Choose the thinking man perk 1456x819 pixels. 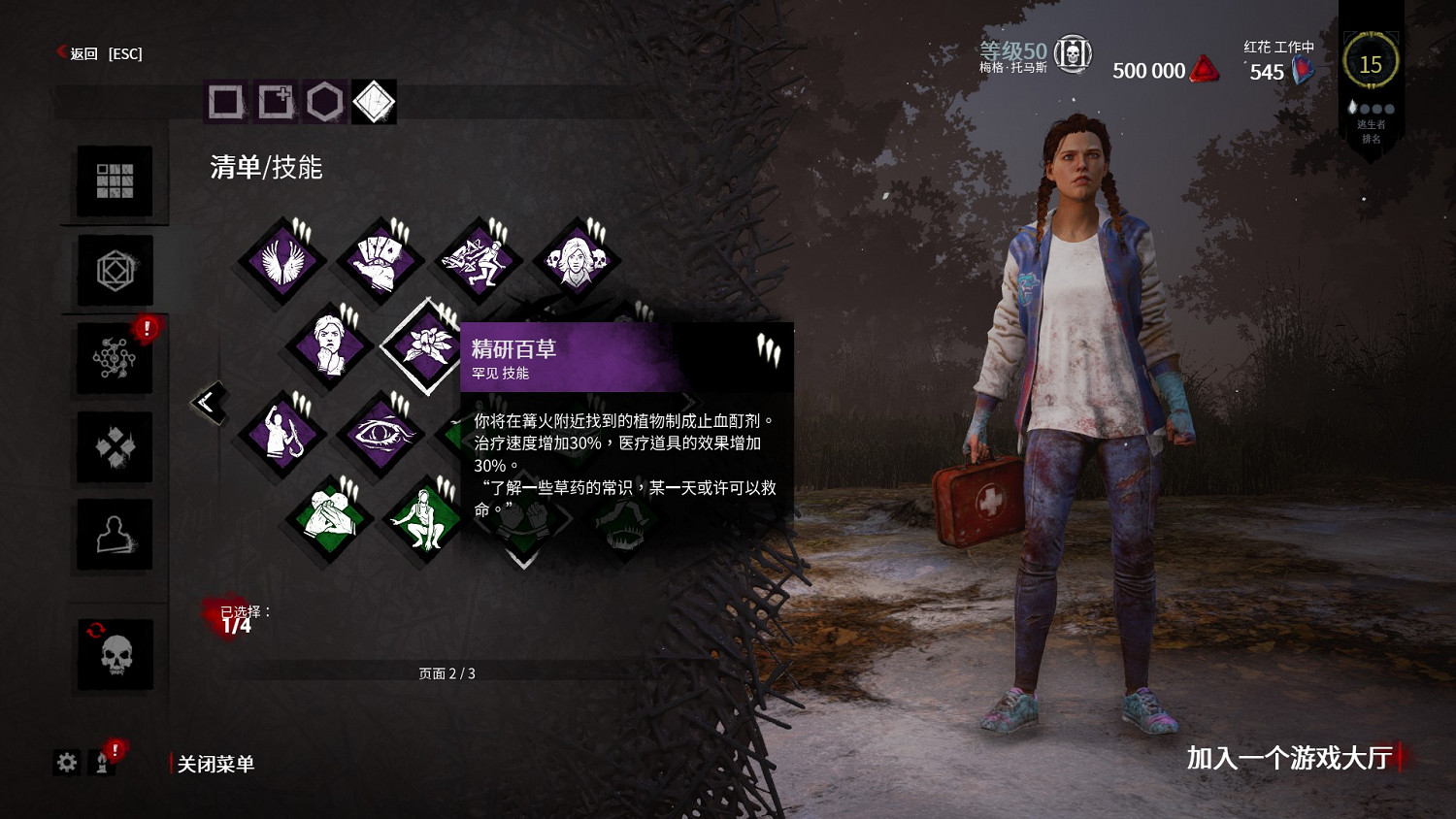(330, 345)
